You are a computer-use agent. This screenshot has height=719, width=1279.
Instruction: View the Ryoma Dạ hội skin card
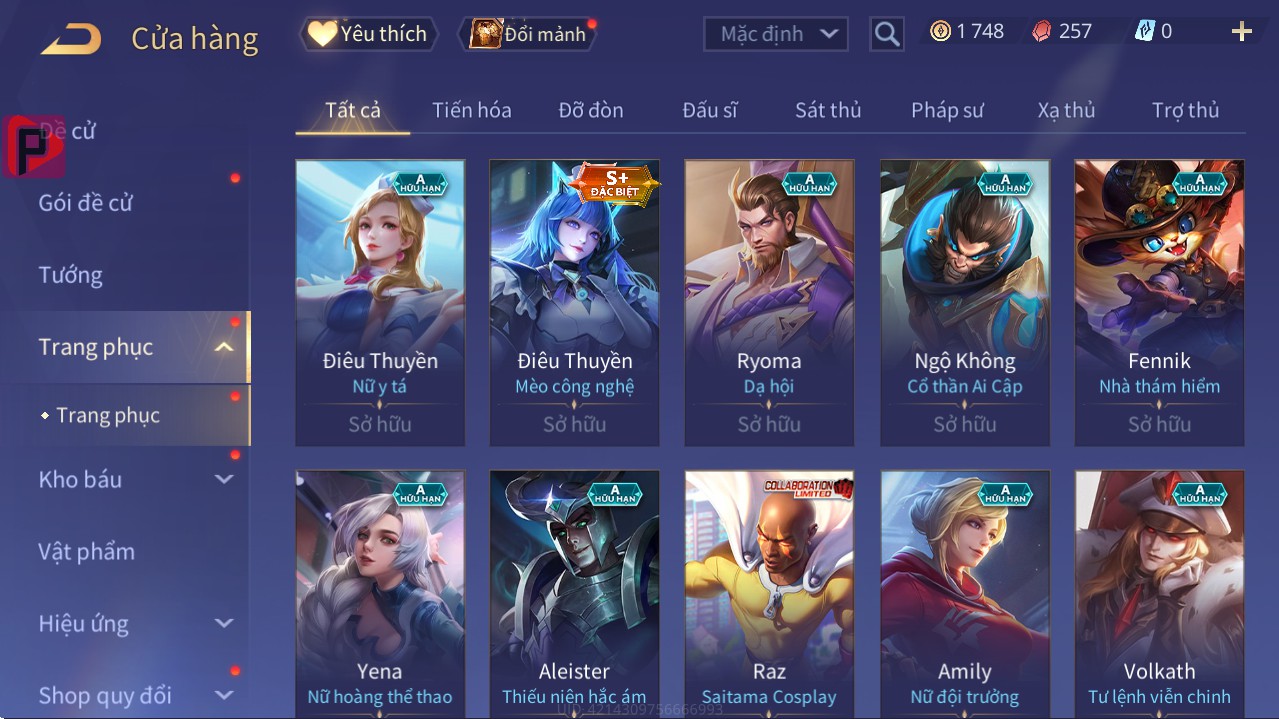click(769, 300)
